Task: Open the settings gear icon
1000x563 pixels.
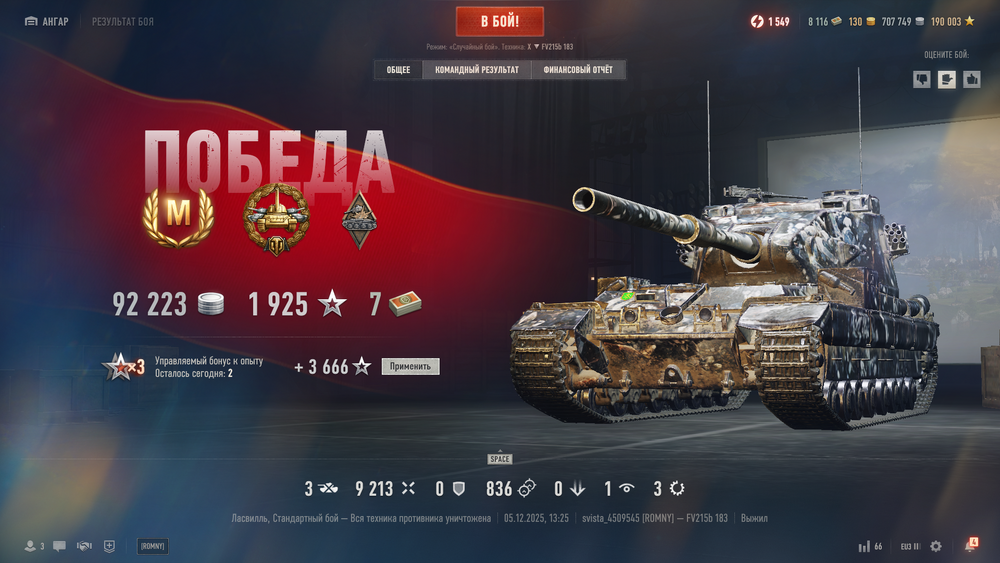Action: (x=936, y=546)
